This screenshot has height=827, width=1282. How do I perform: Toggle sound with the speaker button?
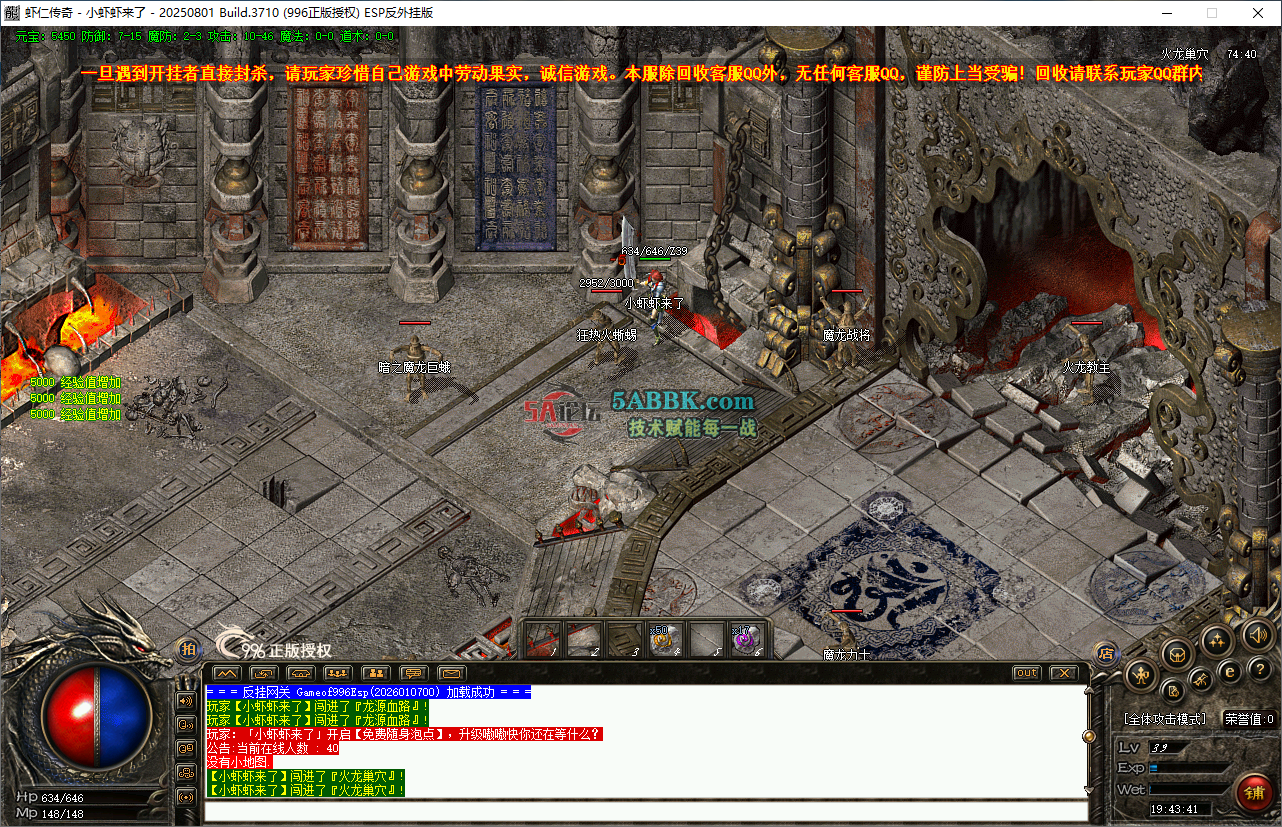(x=1256, y=634)
